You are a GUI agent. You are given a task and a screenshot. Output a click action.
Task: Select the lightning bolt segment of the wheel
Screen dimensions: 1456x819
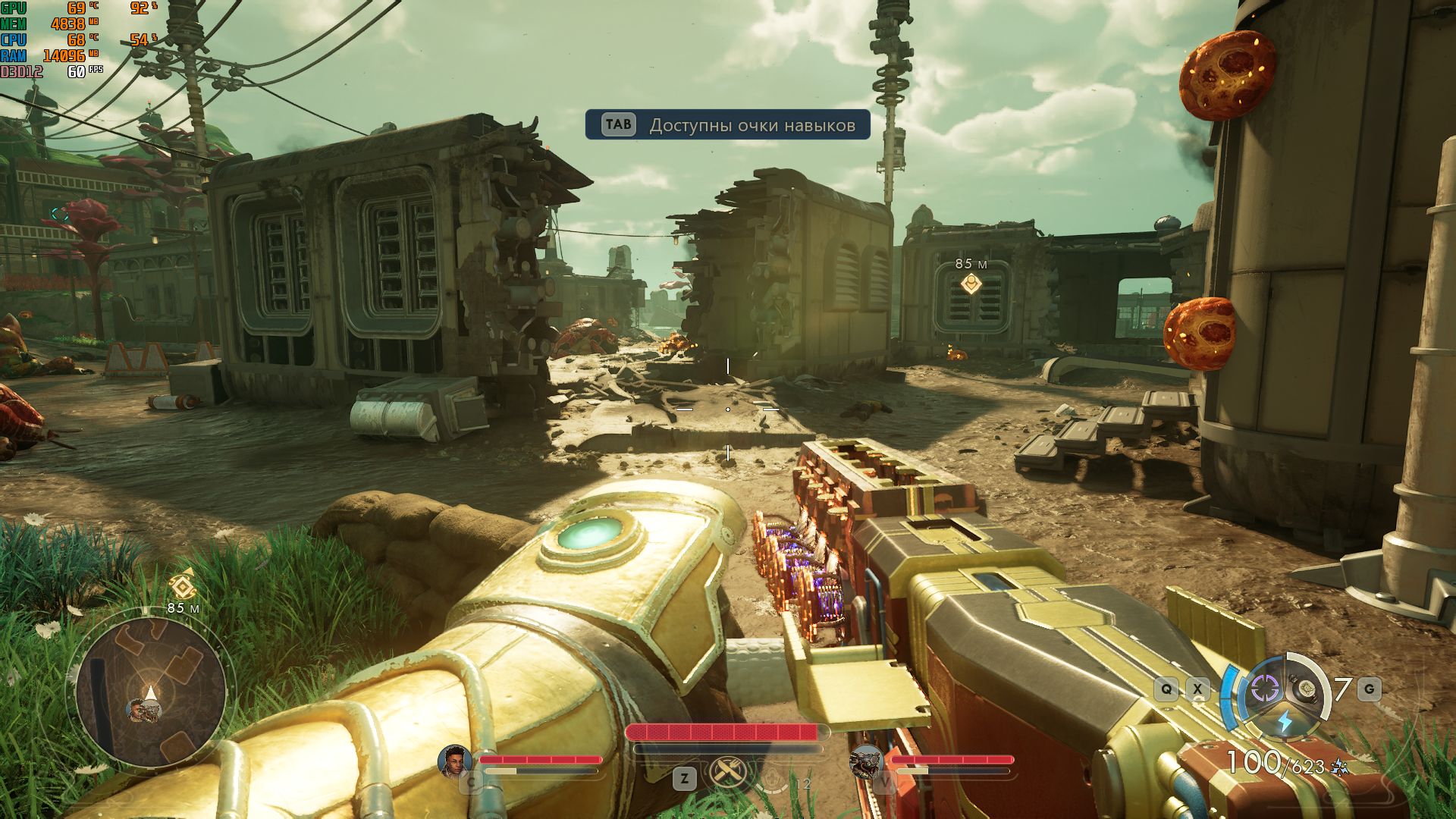click(x=1285, y=720)
